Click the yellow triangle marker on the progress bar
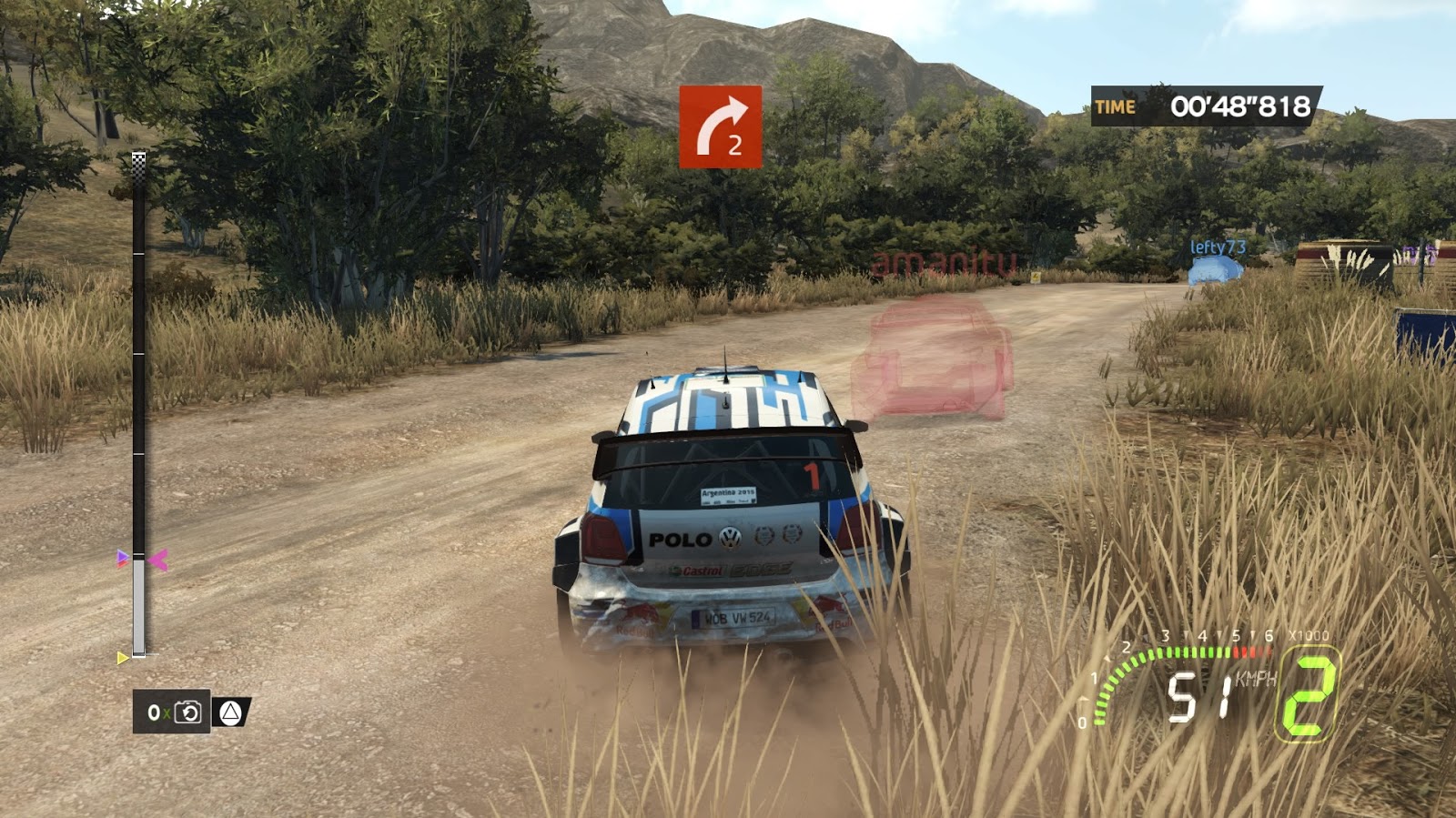 (123, 658)
